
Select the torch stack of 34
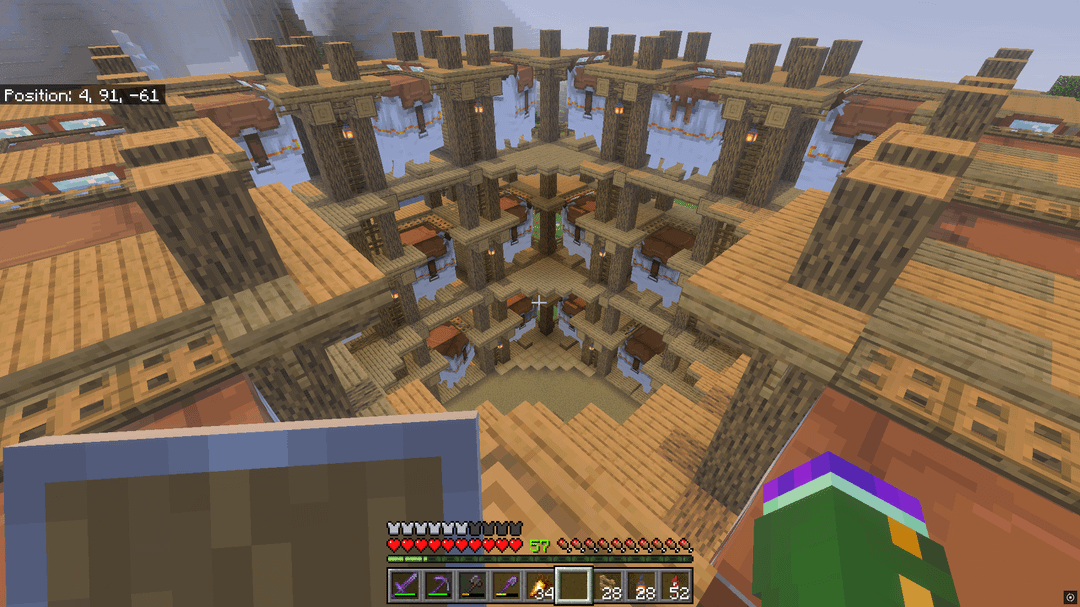[x=541, y=586]
